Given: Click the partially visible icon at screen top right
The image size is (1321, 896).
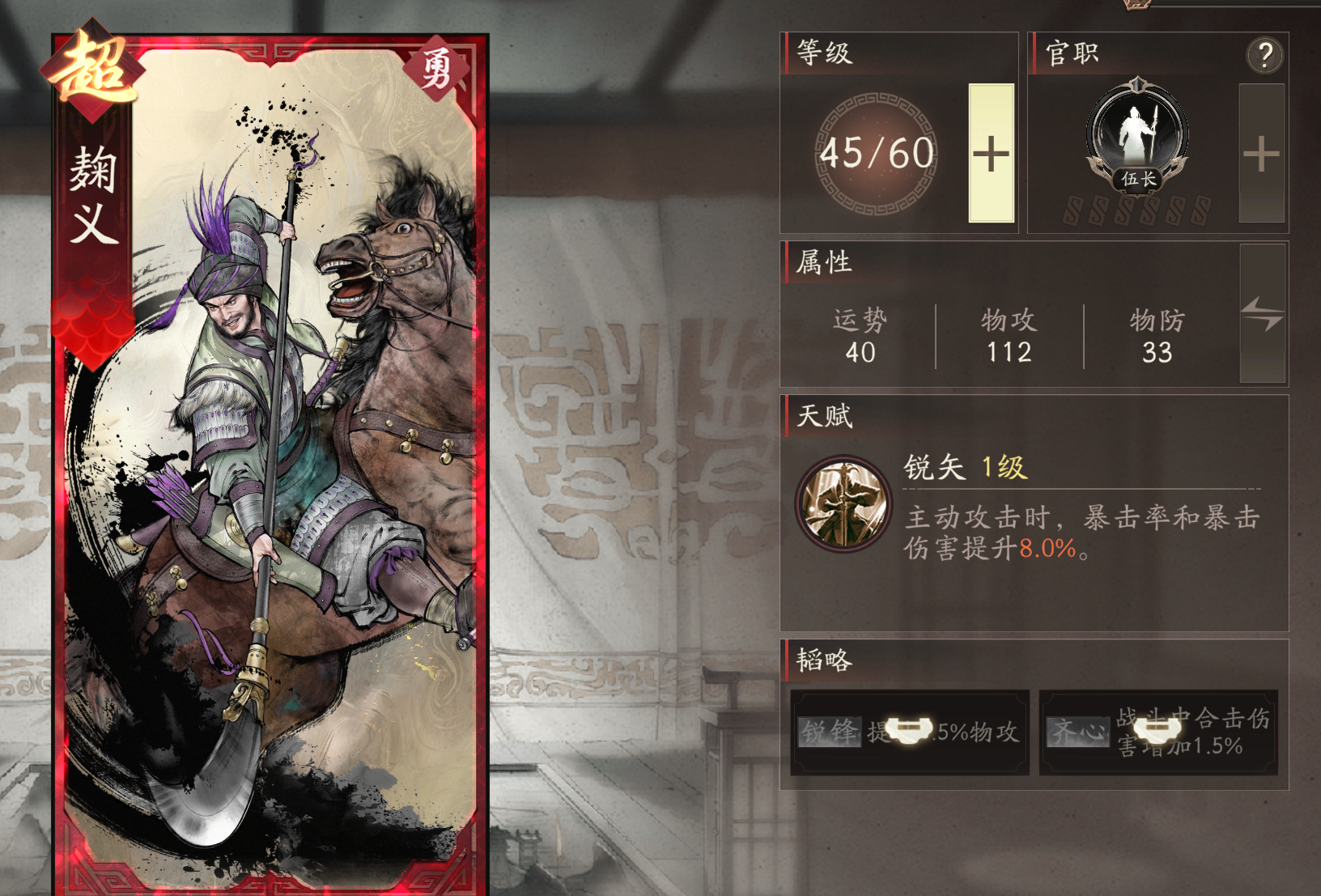Looking at the screenshot, I should (1136, 6).
